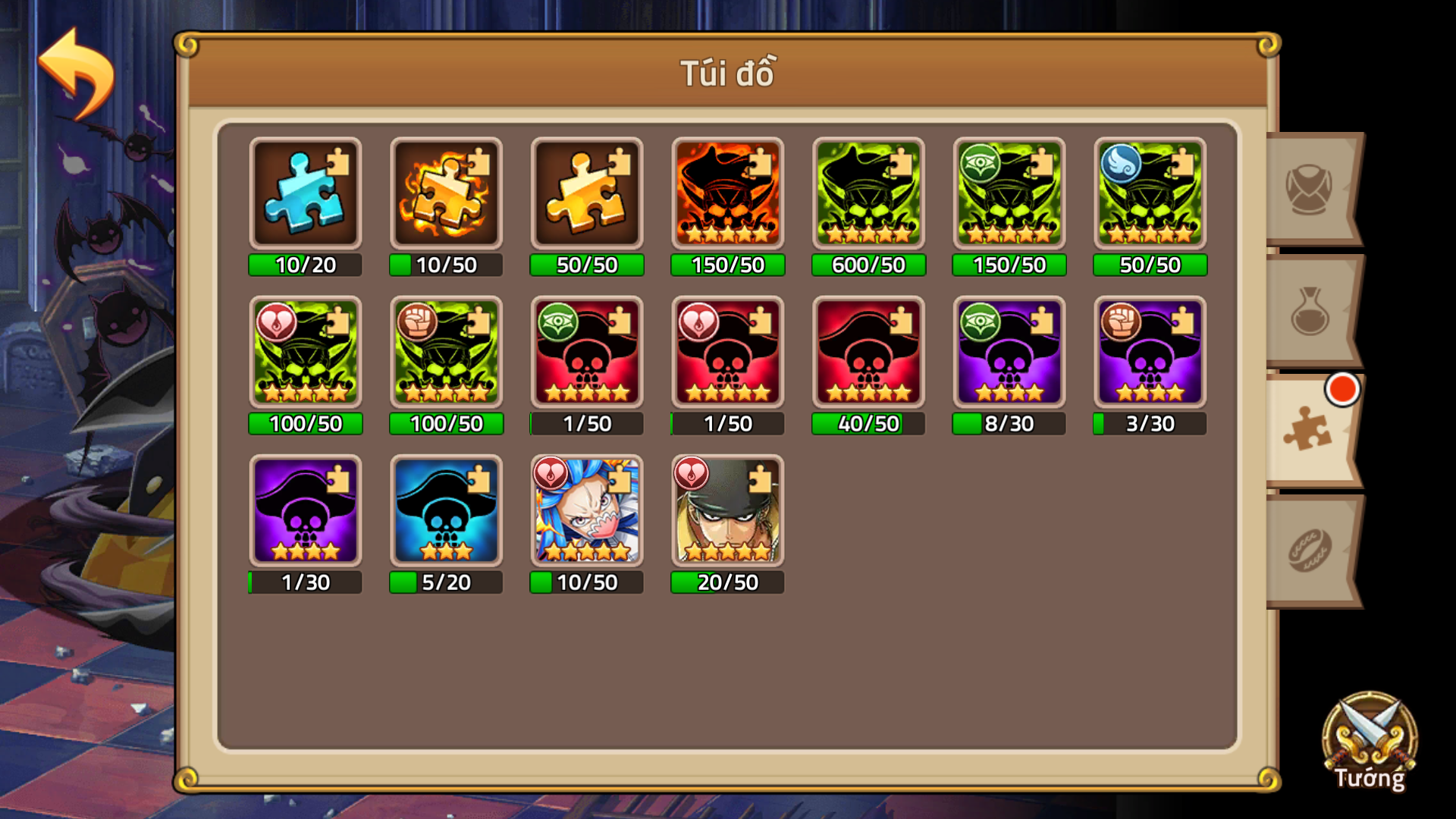Select the blue puzzle fragment showing 10/20

point(305,193)
